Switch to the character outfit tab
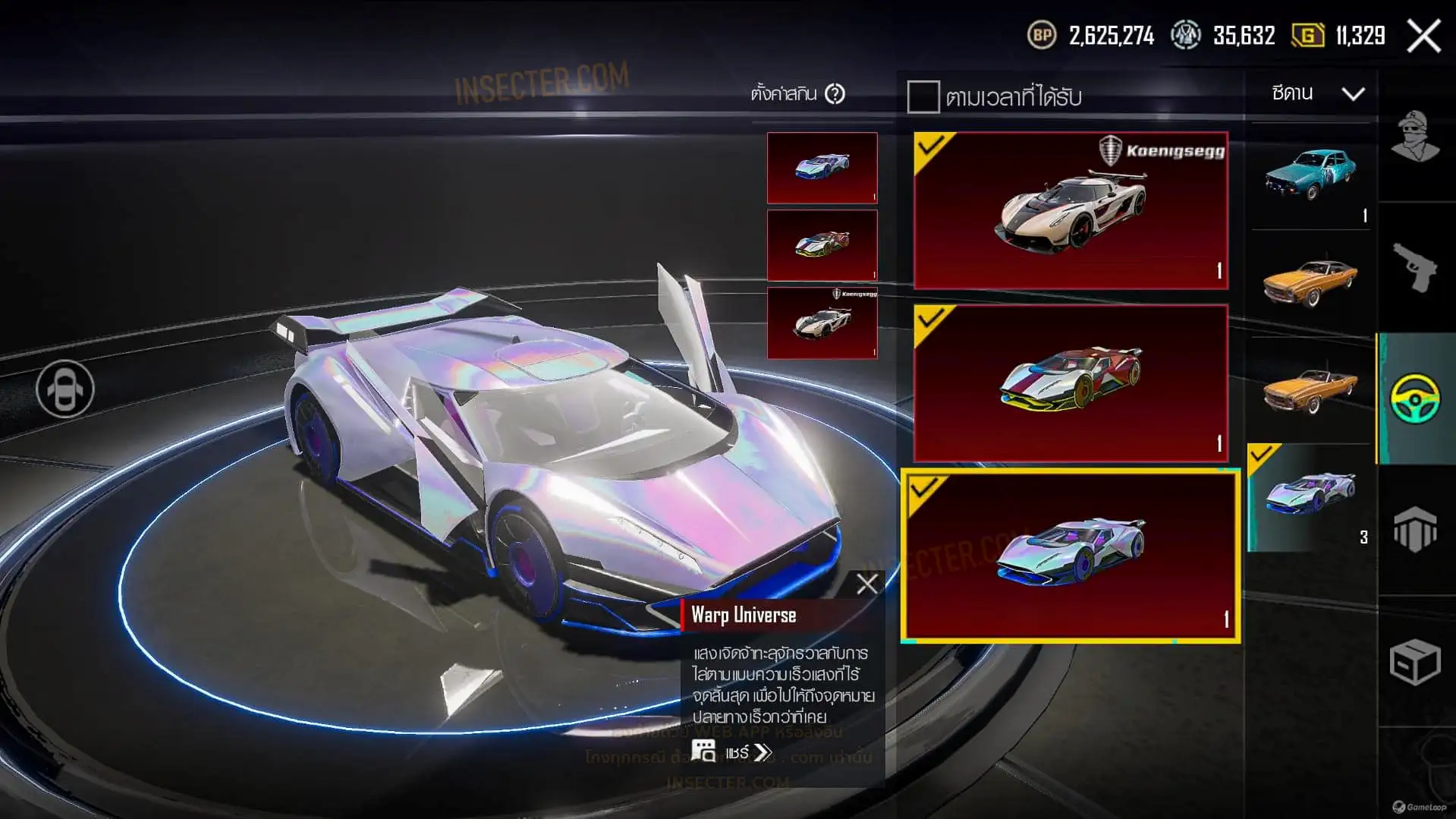Screen dimensions: 1456x819 [1415, 137]
